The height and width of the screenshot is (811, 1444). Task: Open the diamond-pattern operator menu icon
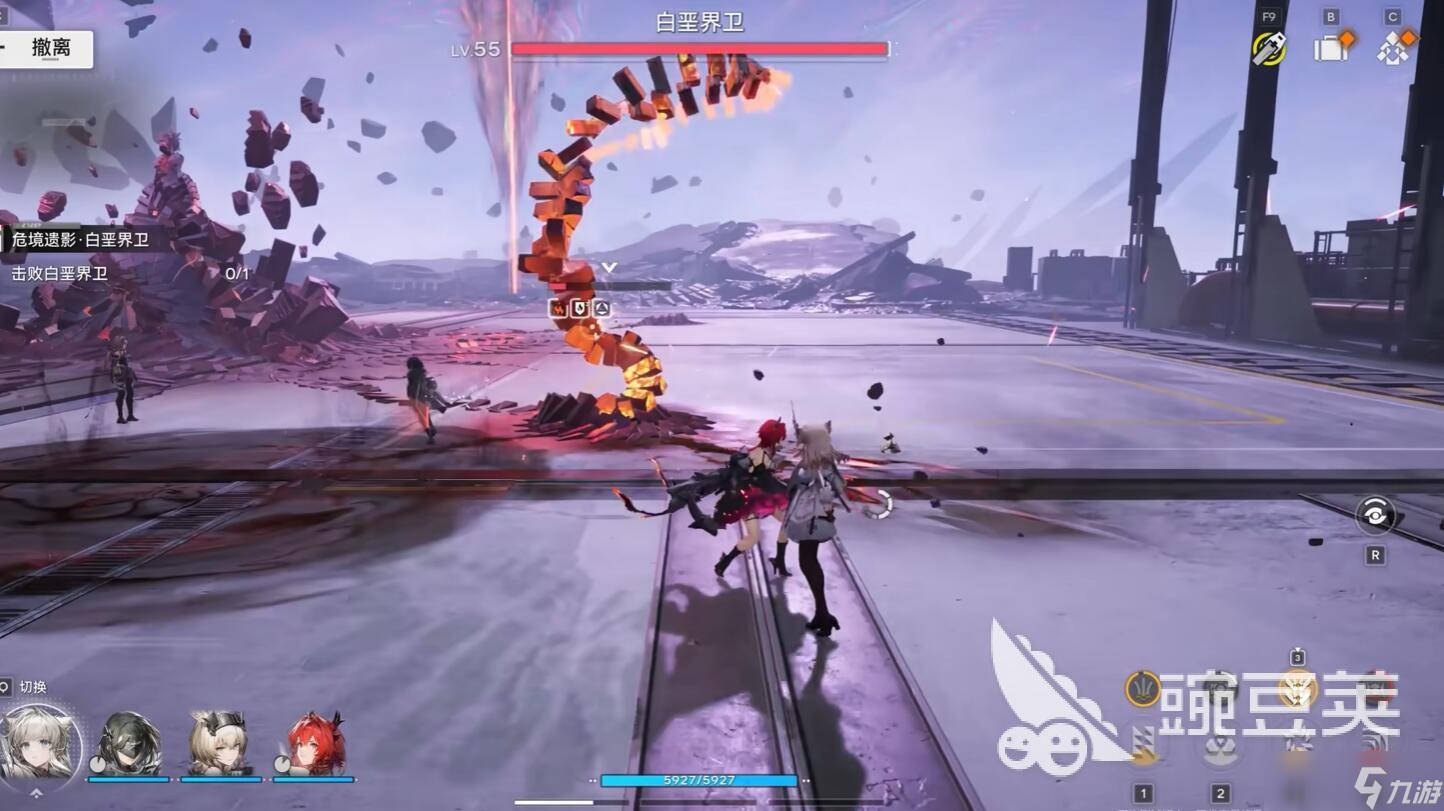(1393, 48)
